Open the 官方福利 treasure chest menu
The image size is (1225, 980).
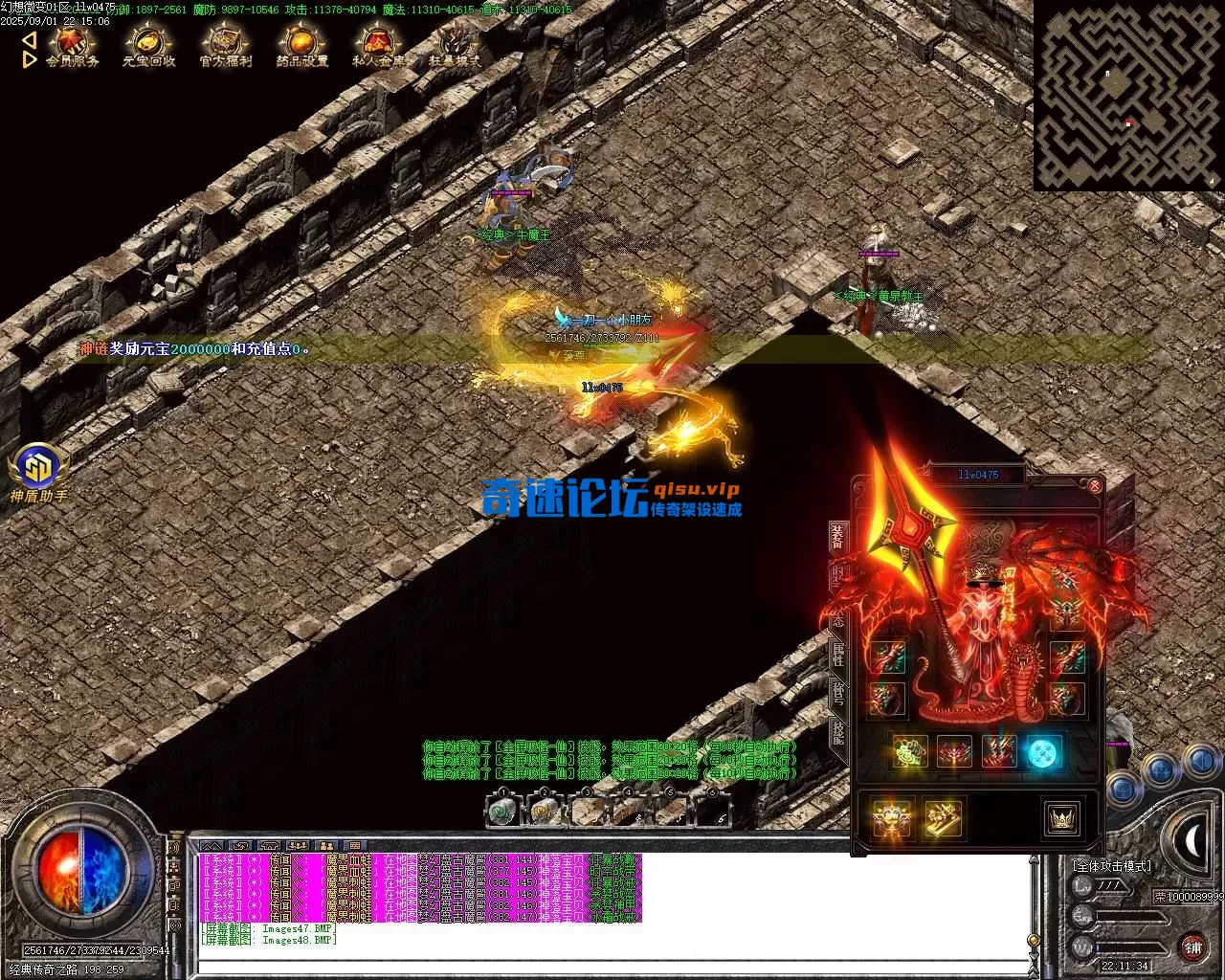tap(226, 46)
